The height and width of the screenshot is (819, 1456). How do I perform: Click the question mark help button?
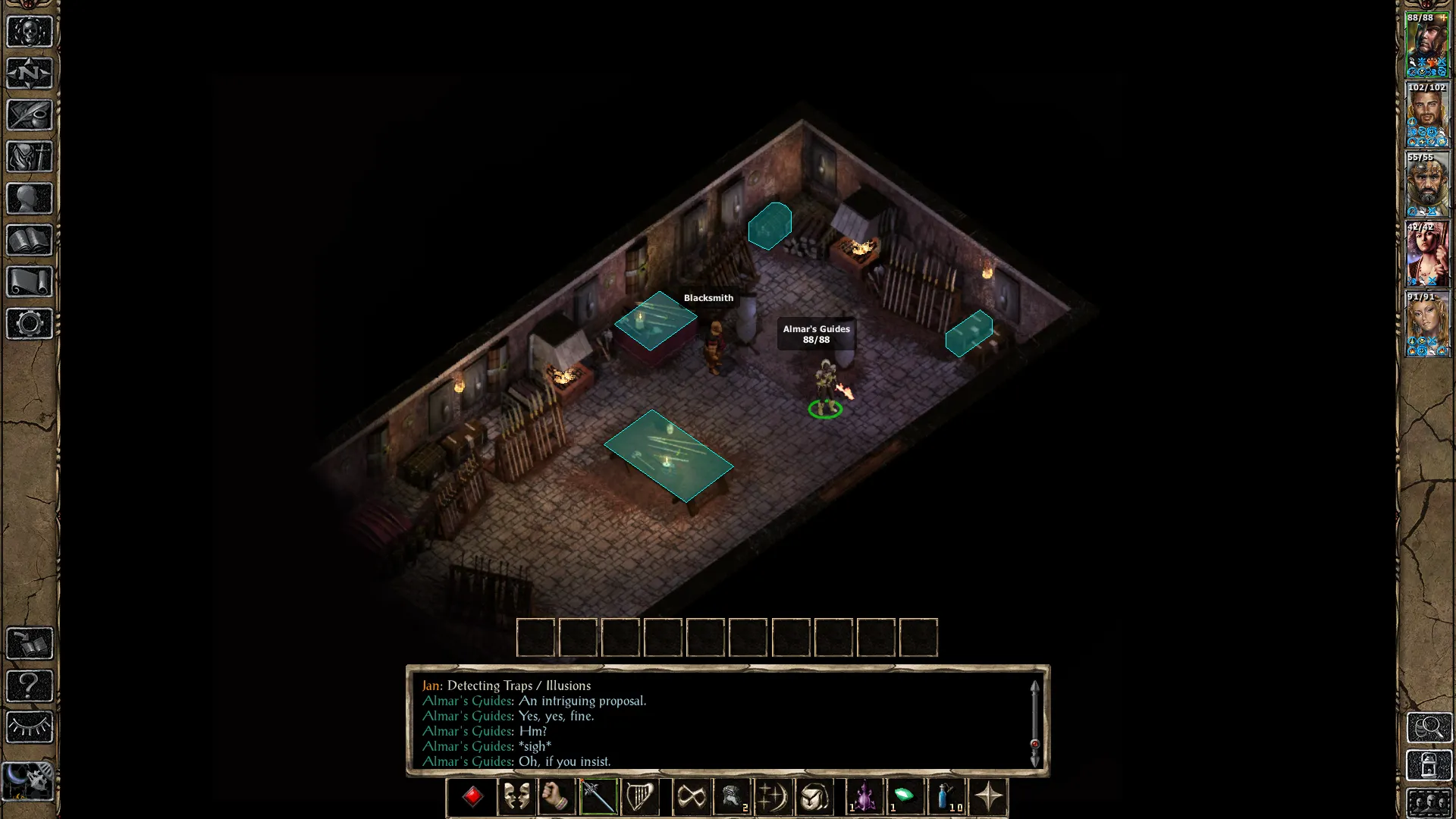point(30,686)
